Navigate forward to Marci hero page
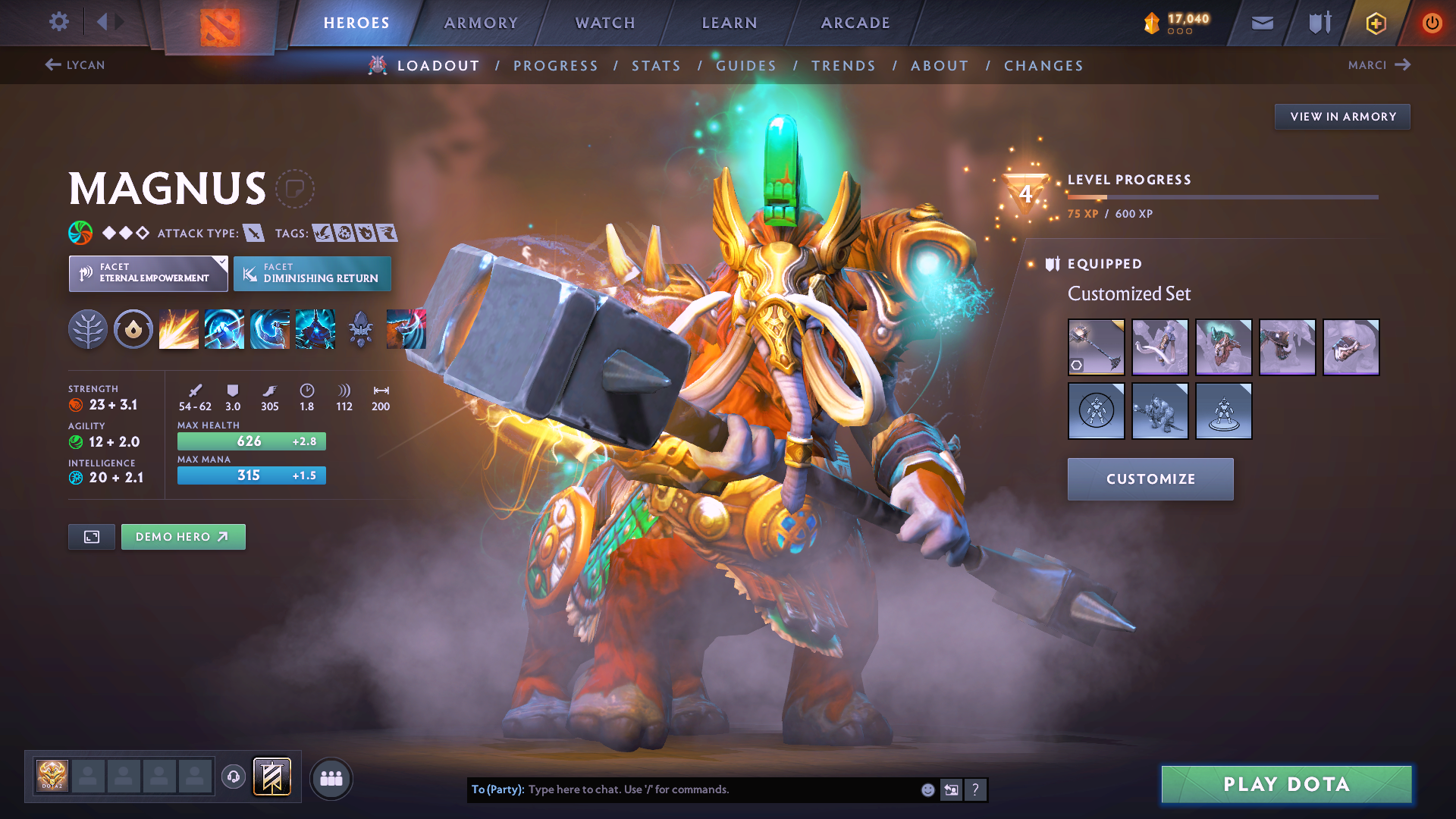The width and height of the screenshot is (1456, 819). coord(1379,65)
